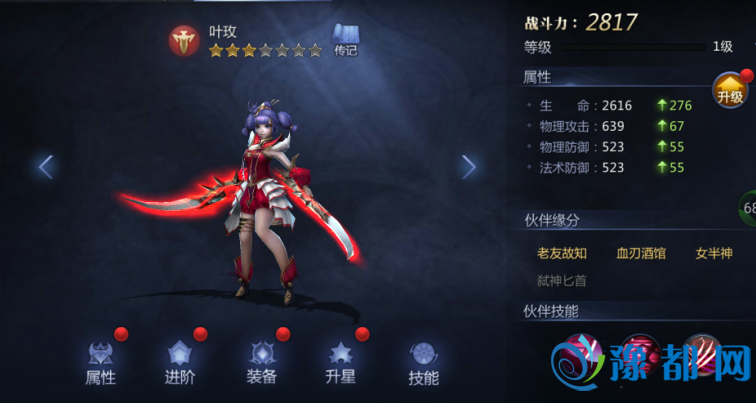This screenshot has height=403, width=756.
Task: Open the 进阶 advancement tab
Action: pos(180,362)
